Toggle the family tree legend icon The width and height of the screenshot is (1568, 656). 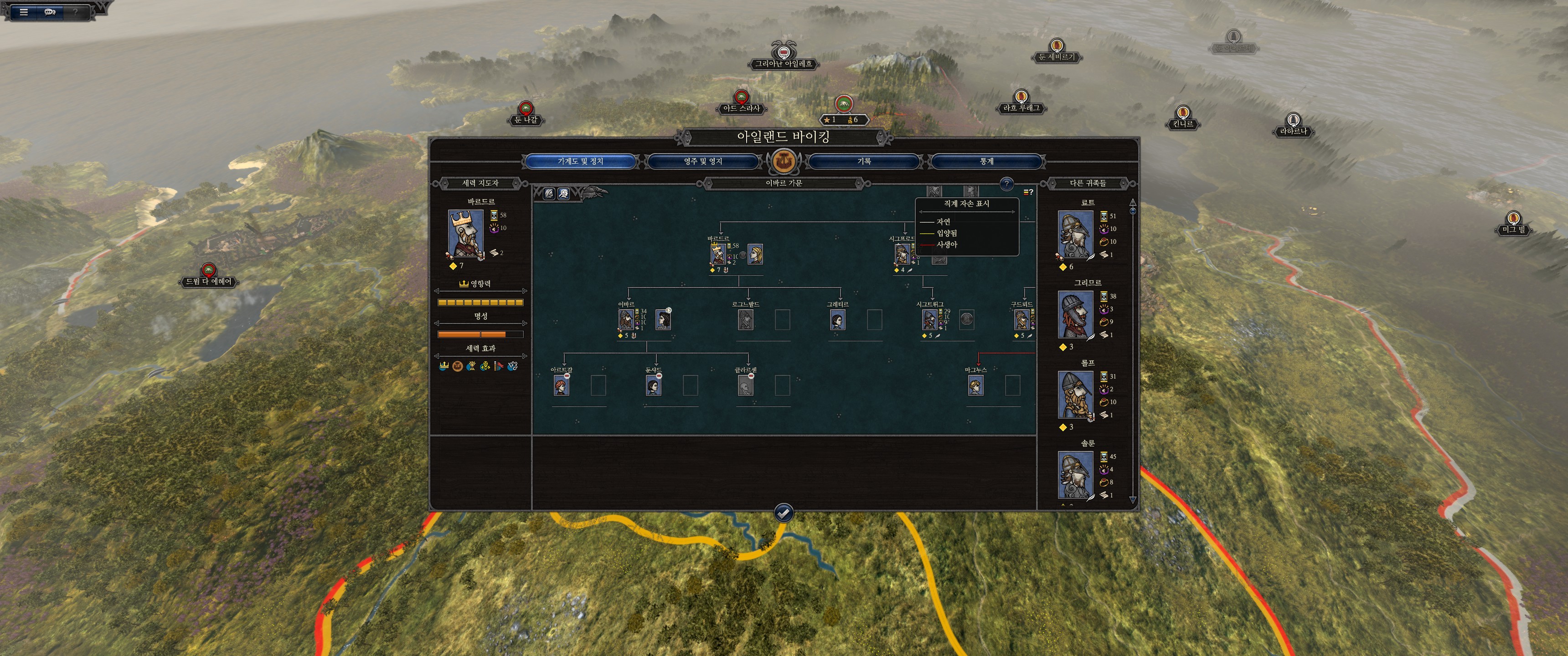point(1027,192)
